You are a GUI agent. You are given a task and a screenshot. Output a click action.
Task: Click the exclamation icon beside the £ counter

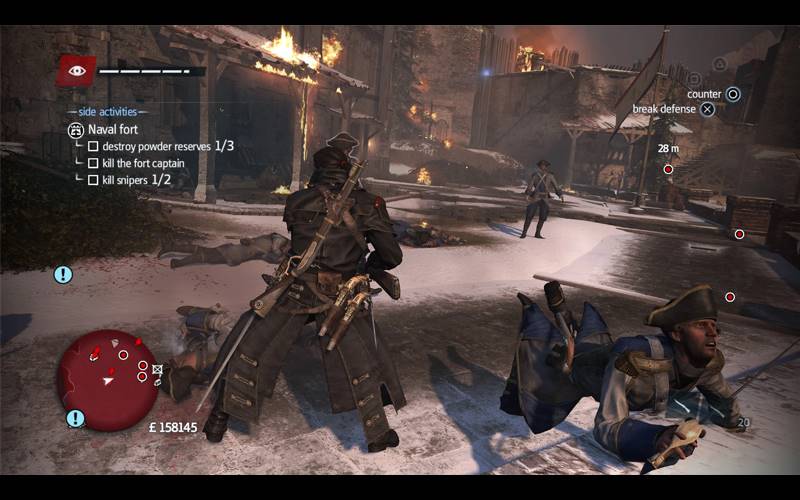tap(75, 418)
